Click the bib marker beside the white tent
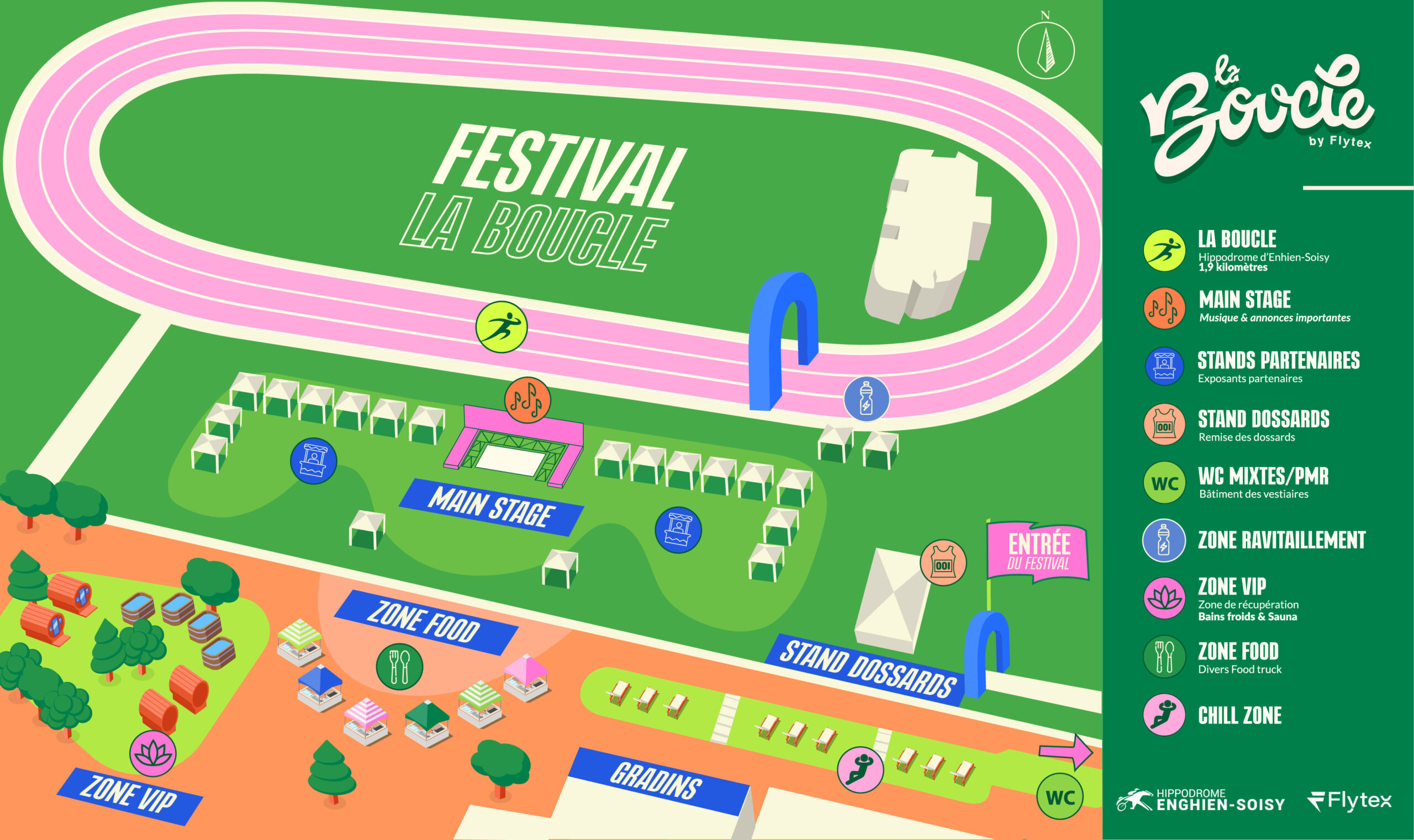This screenshot has height=840, width=1414. click(x=943, y=563)
